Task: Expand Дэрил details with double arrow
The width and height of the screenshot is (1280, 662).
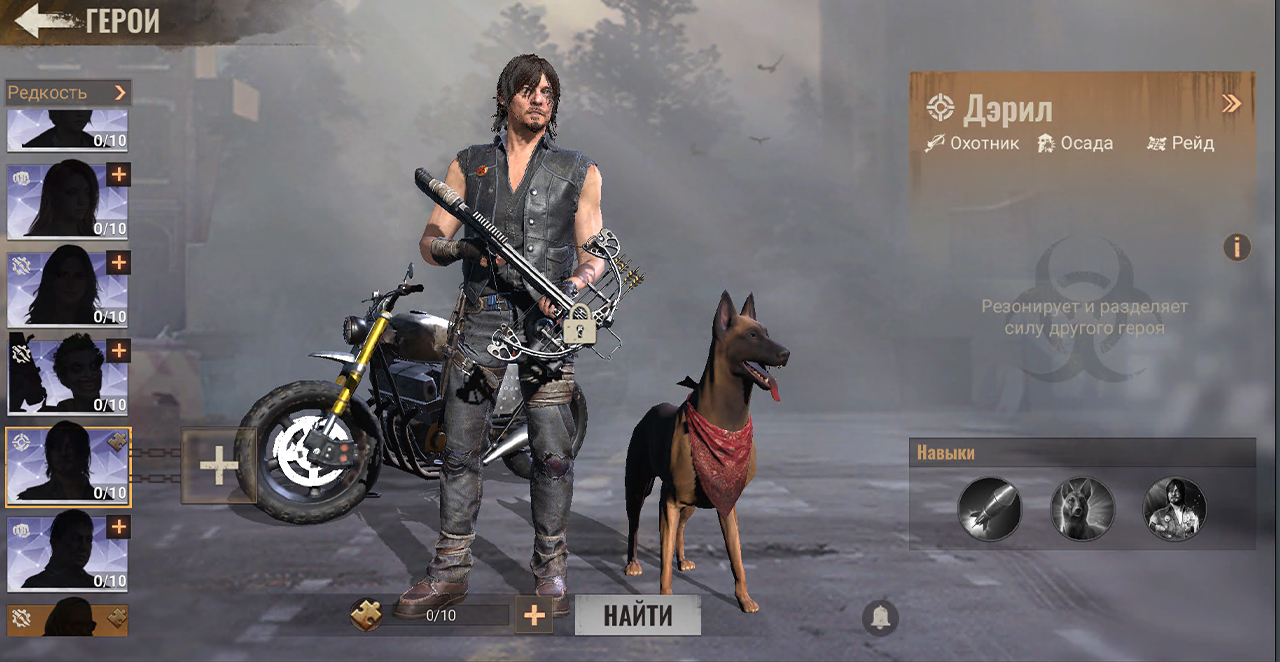Action: click(x=1231, y=104)
